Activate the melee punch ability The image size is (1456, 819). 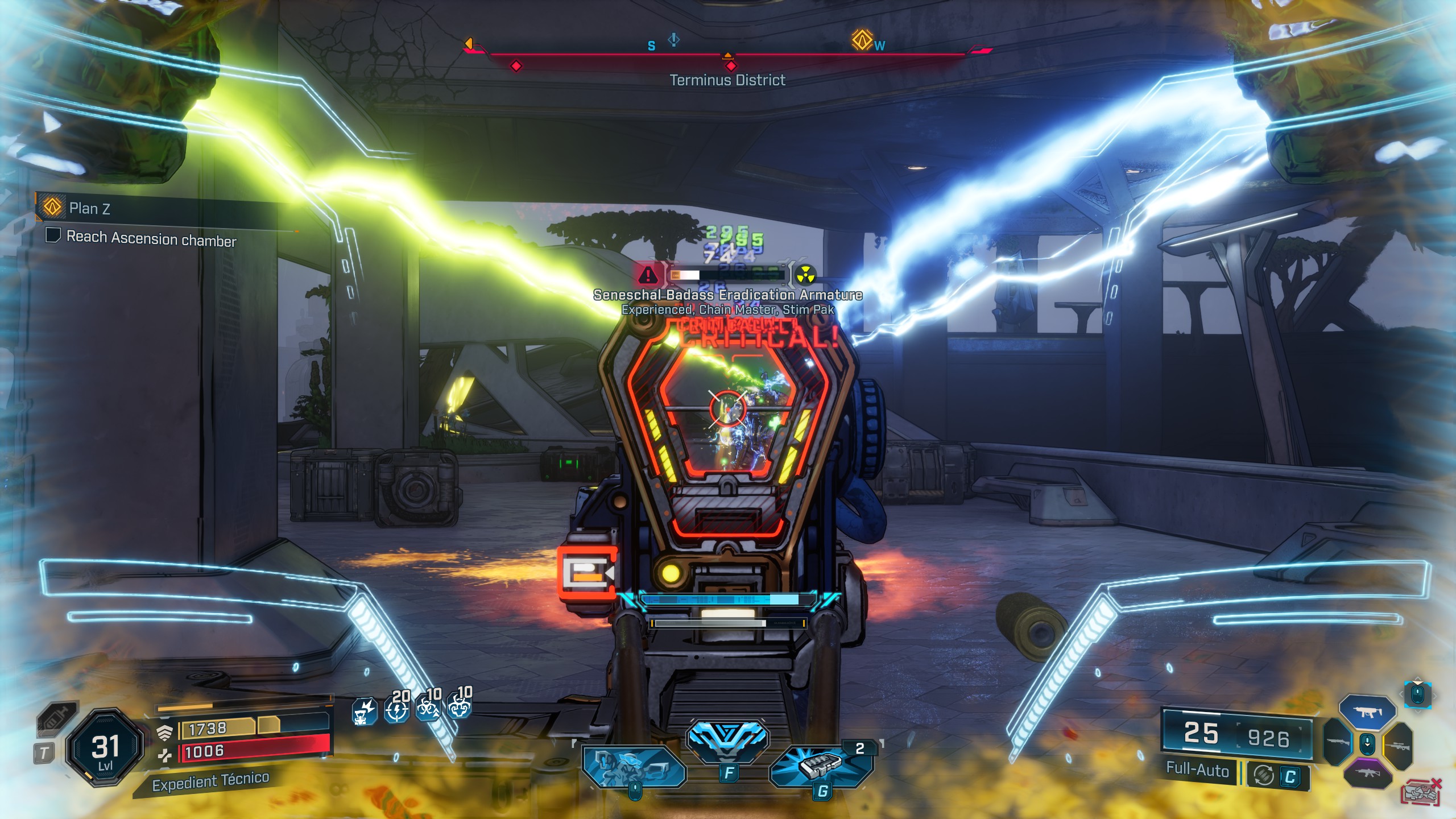pyautogui.click(x=634, y=768)
